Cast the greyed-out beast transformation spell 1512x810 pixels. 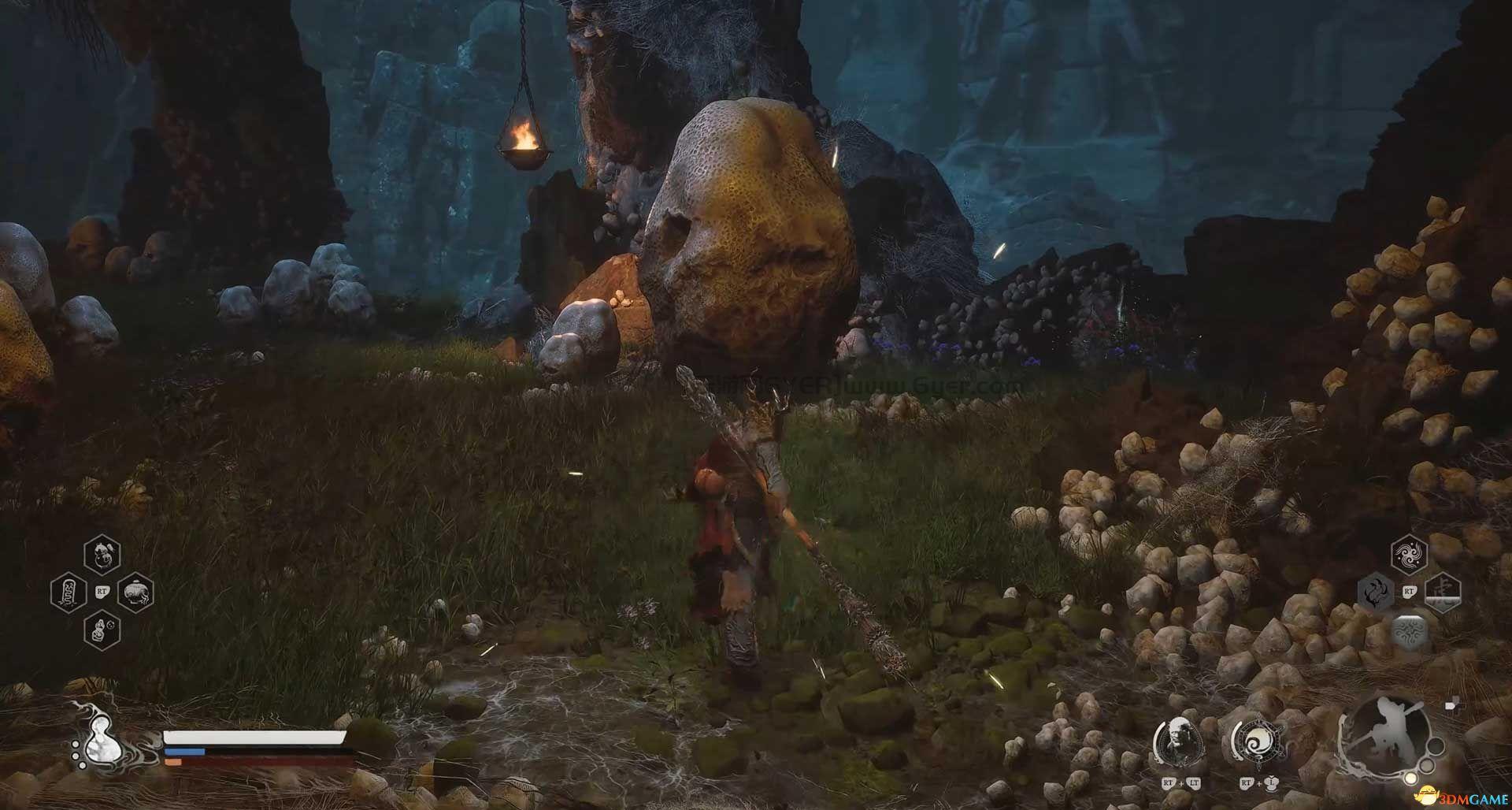click(1376, 591)
